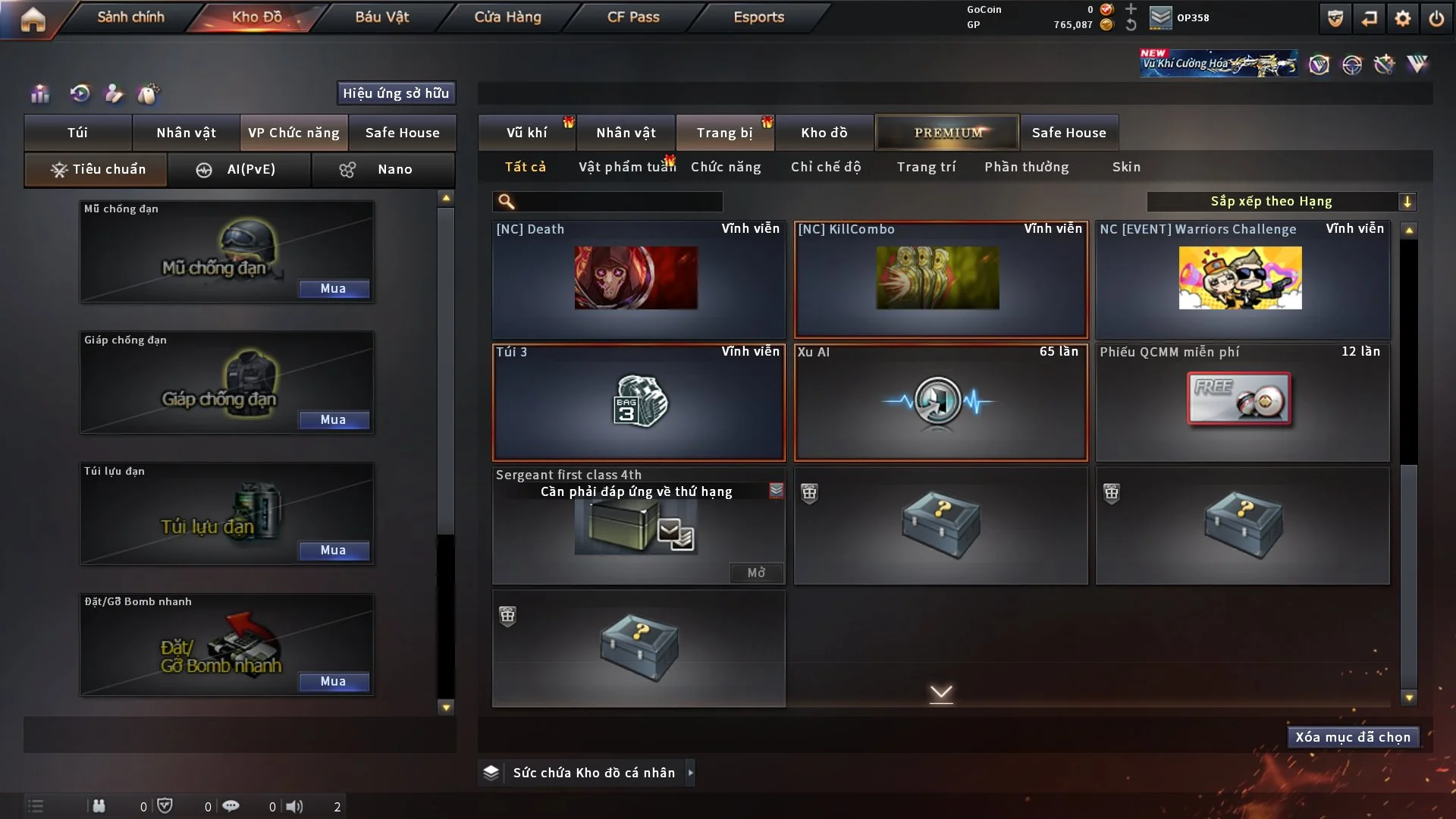The height and width of the screenshot is (819, 1456).
Task: Open the Sắp xếp theo Hạng dropdown
Action: tap(1281, 202)
